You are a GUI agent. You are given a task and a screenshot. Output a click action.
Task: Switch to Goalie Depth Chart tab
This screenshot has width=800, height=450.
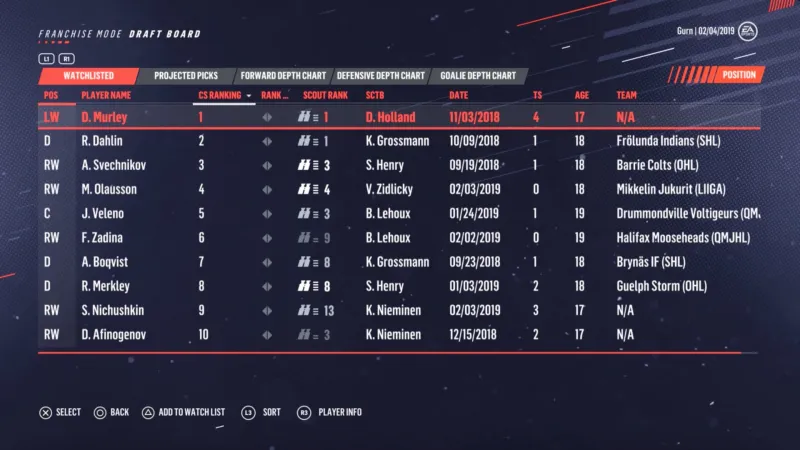(475, 75)
